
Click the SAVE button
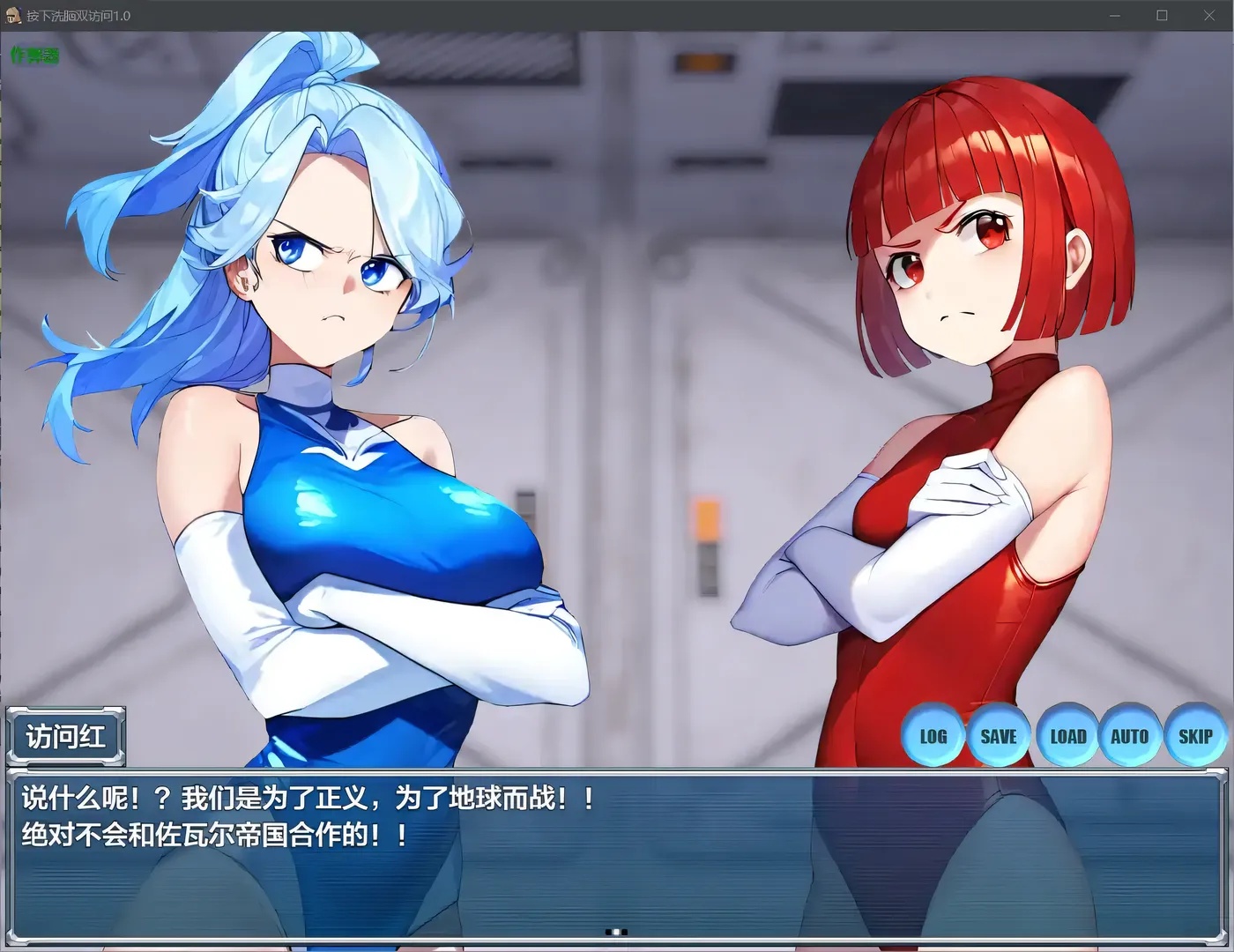tap(999, 735)
